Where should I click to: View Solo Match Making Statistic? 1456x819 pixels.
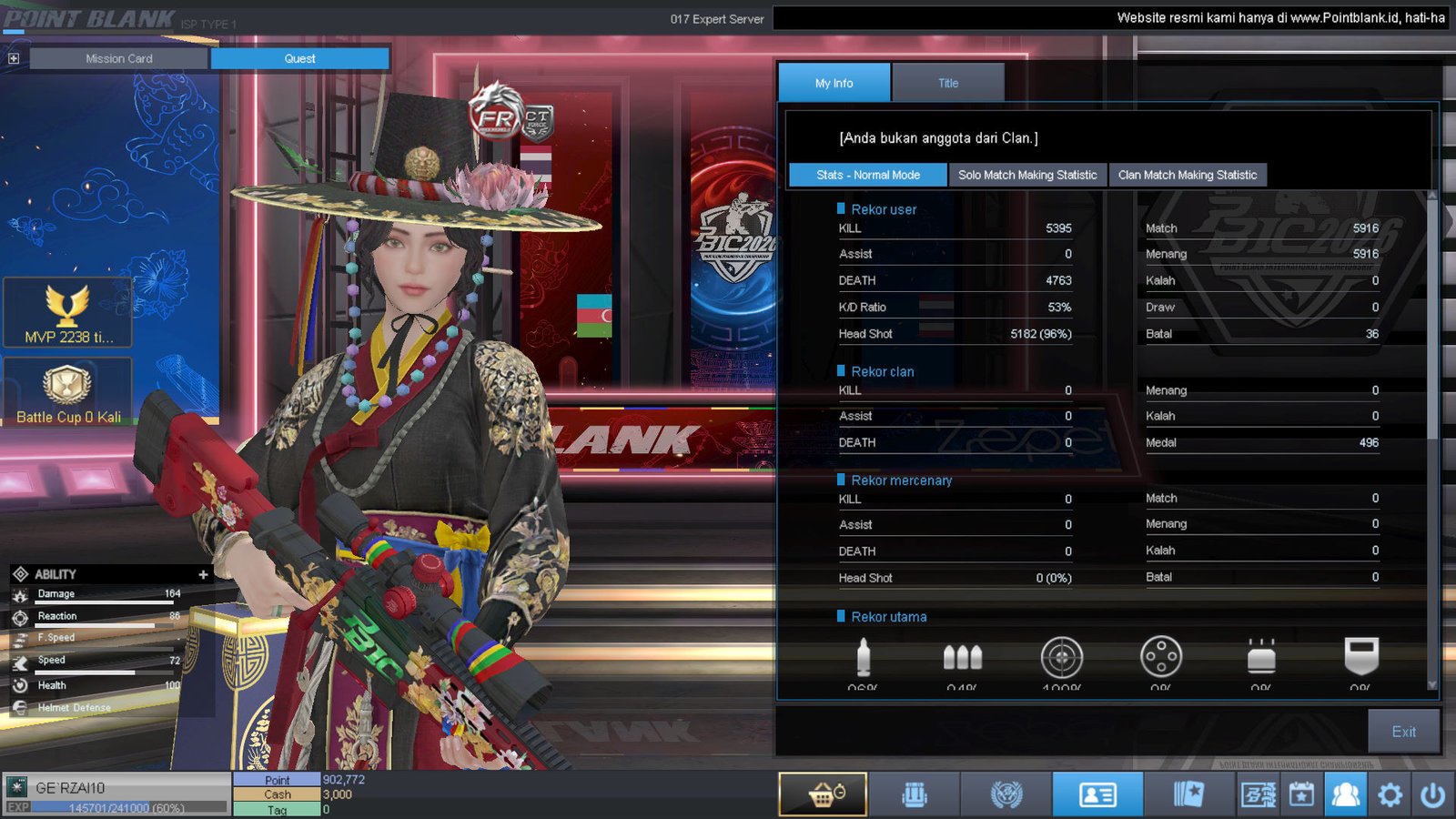[1027, 175]
